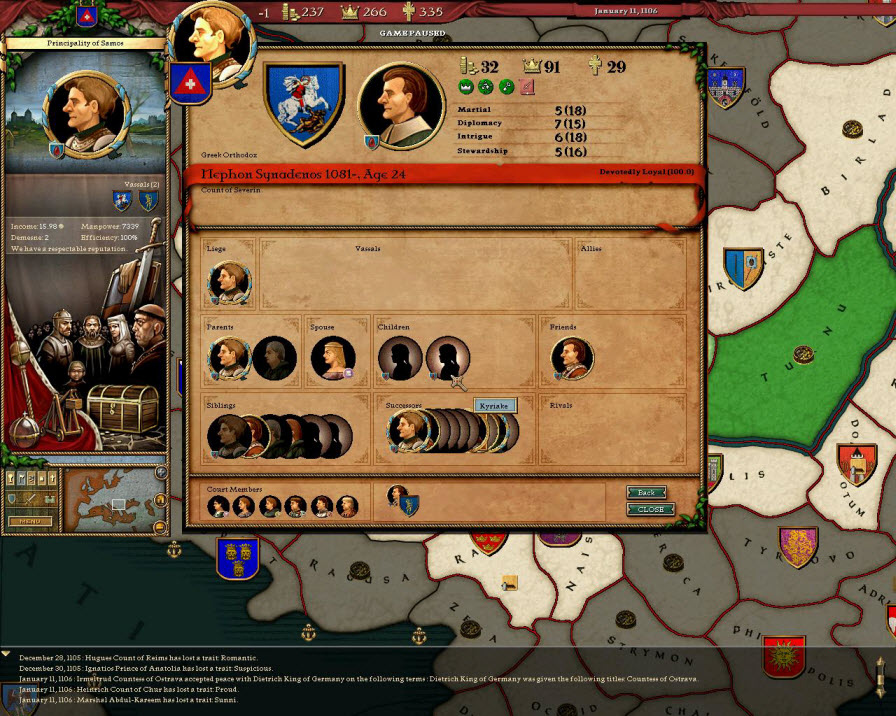Viewport: 896px width, 716px height.
Task: Select the first sibling portrait
Action: pos(228,435)
